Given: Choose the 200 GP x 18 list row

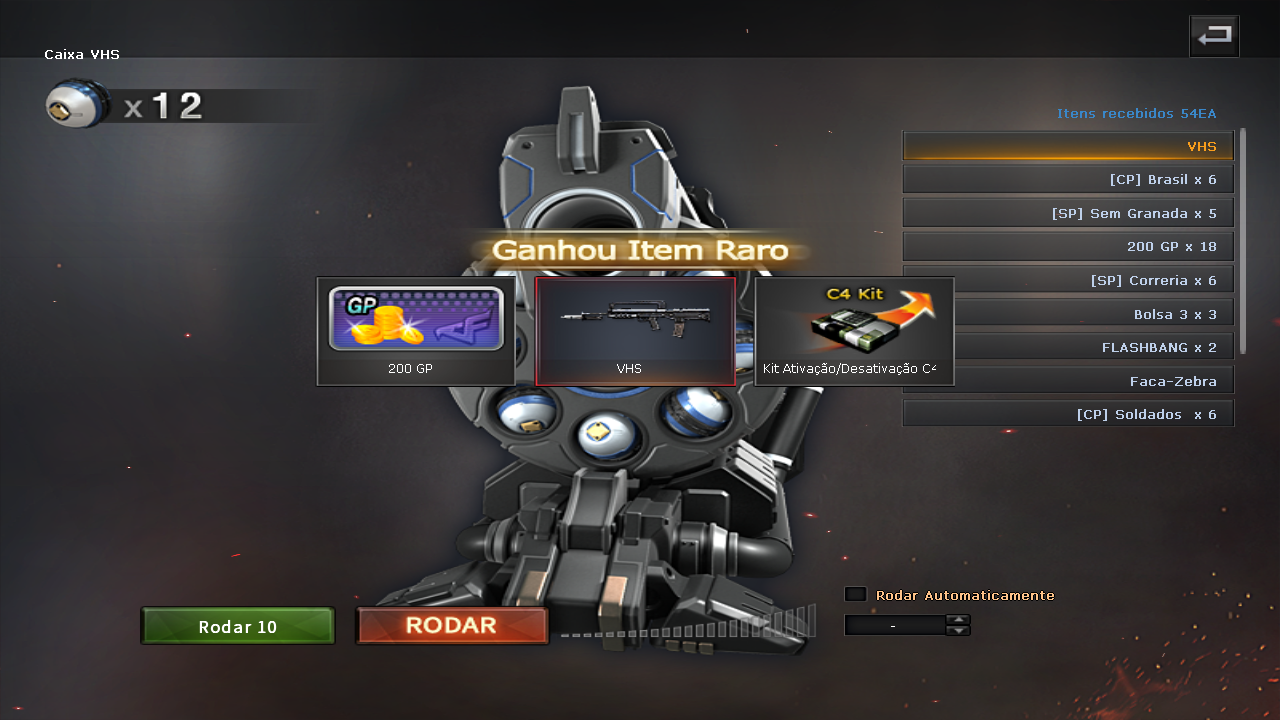Looking at the screenshot, I should [x=1068, y=246].
